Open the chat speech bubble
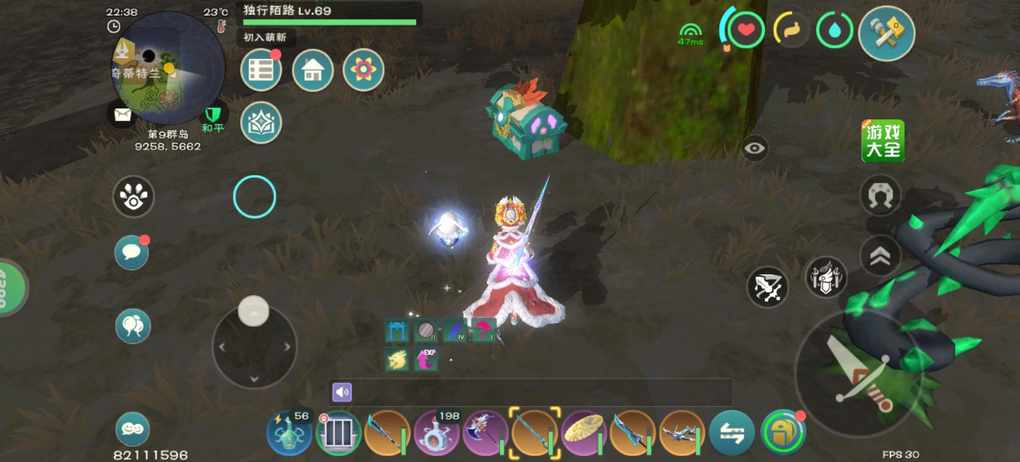The width and height of the screenshot is (1020, 462). 131,253
